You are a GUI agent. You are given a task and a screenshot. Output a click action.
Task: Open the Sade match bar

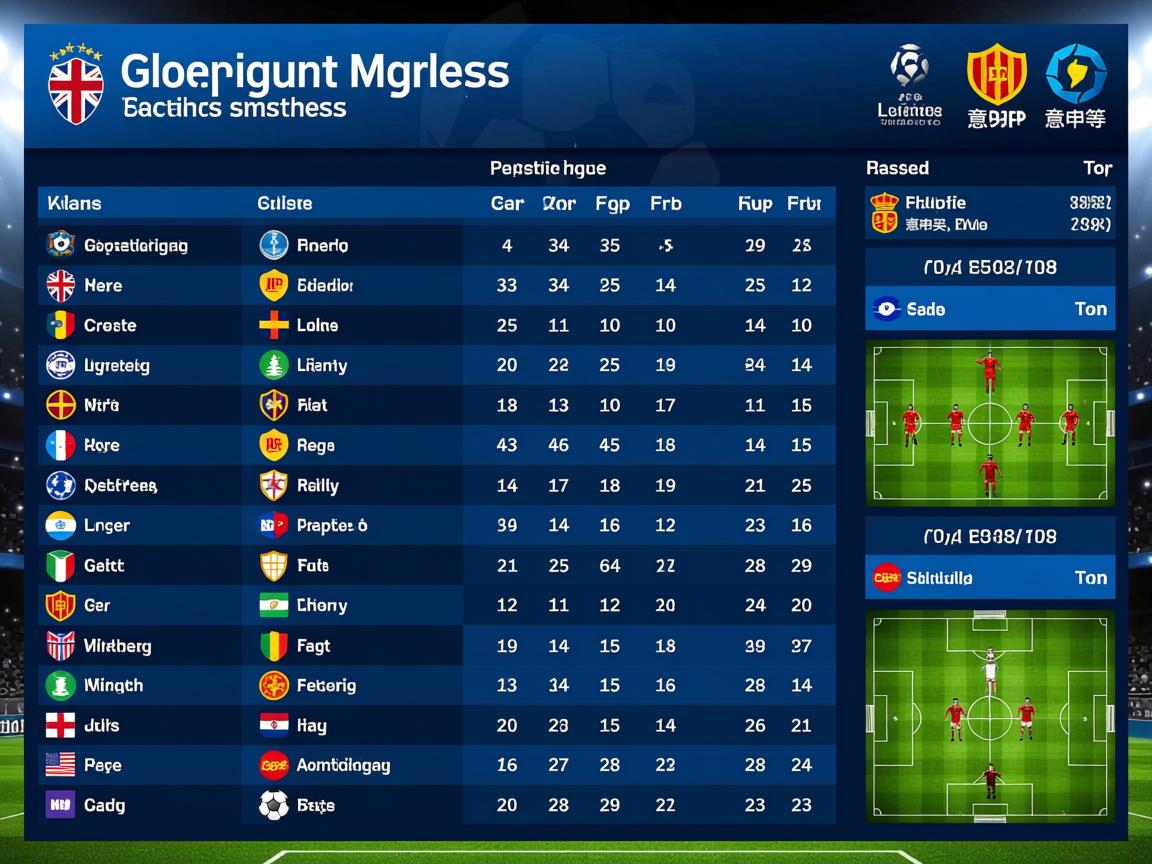coord(989,309)
